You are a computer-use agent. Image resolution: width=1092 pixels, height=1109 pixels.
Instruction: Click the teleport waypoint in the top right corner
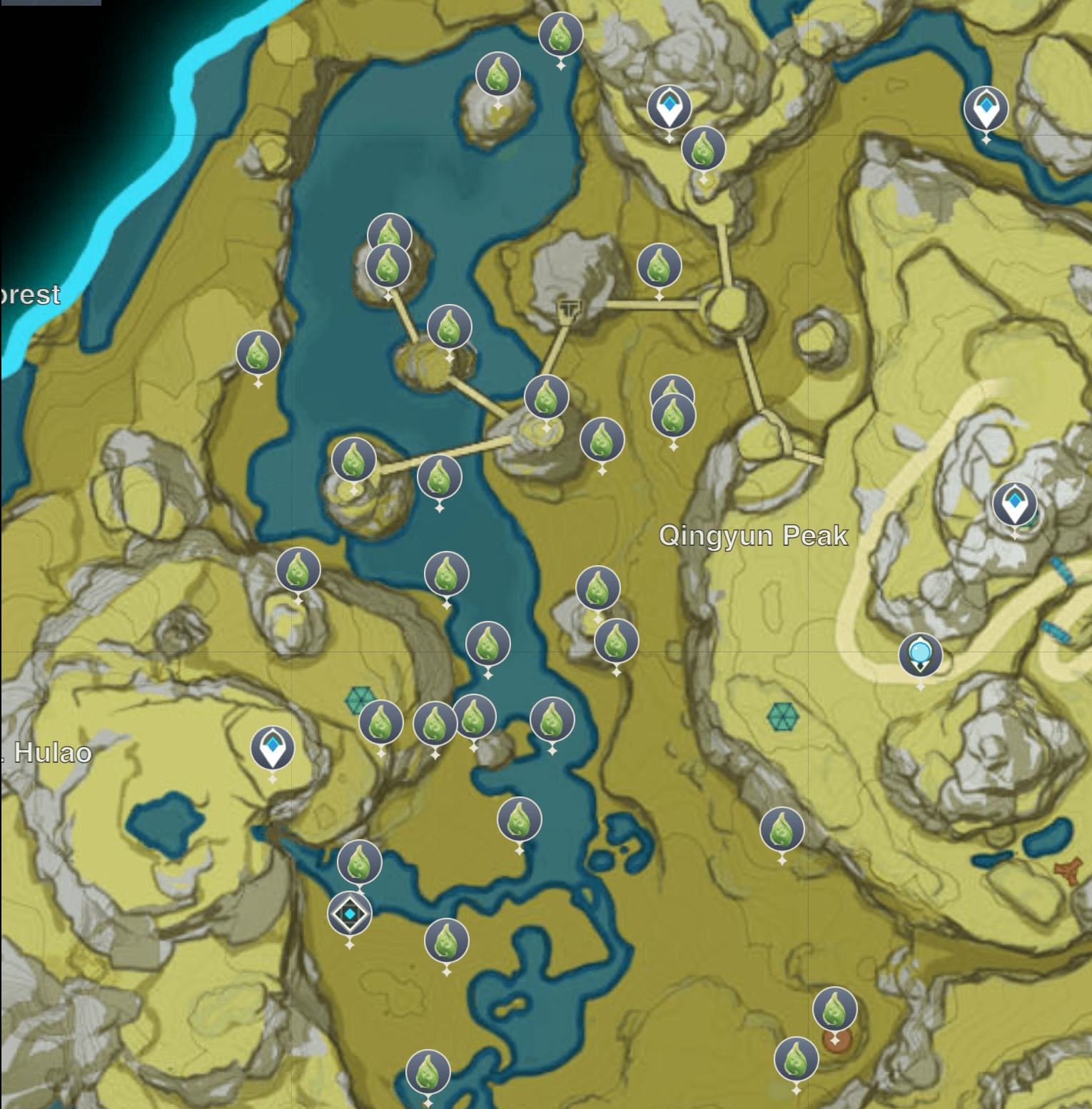click(x=986, y=108)
